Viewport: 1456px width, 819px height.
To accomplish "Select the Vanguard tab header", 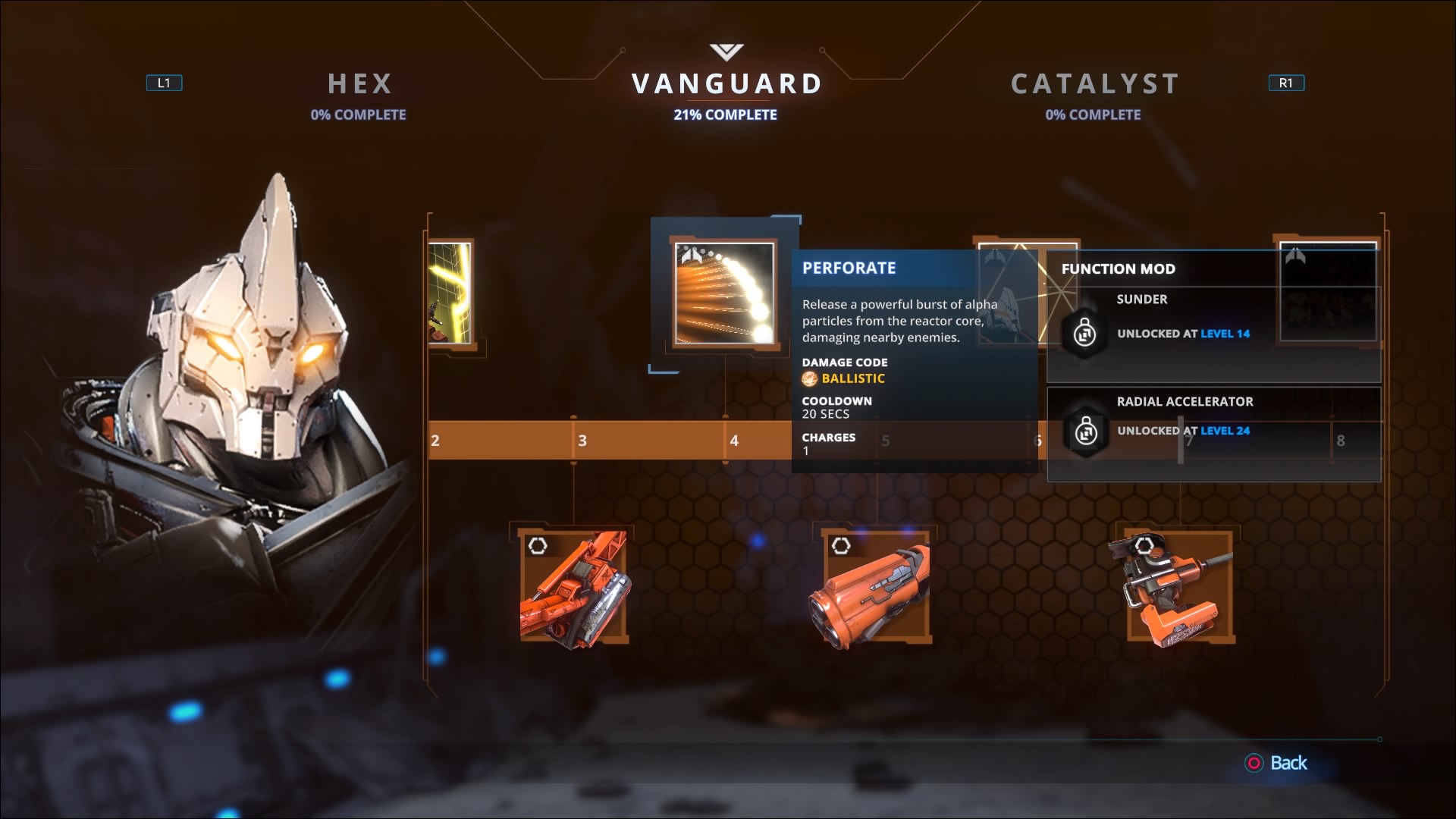I will point(725,83).
